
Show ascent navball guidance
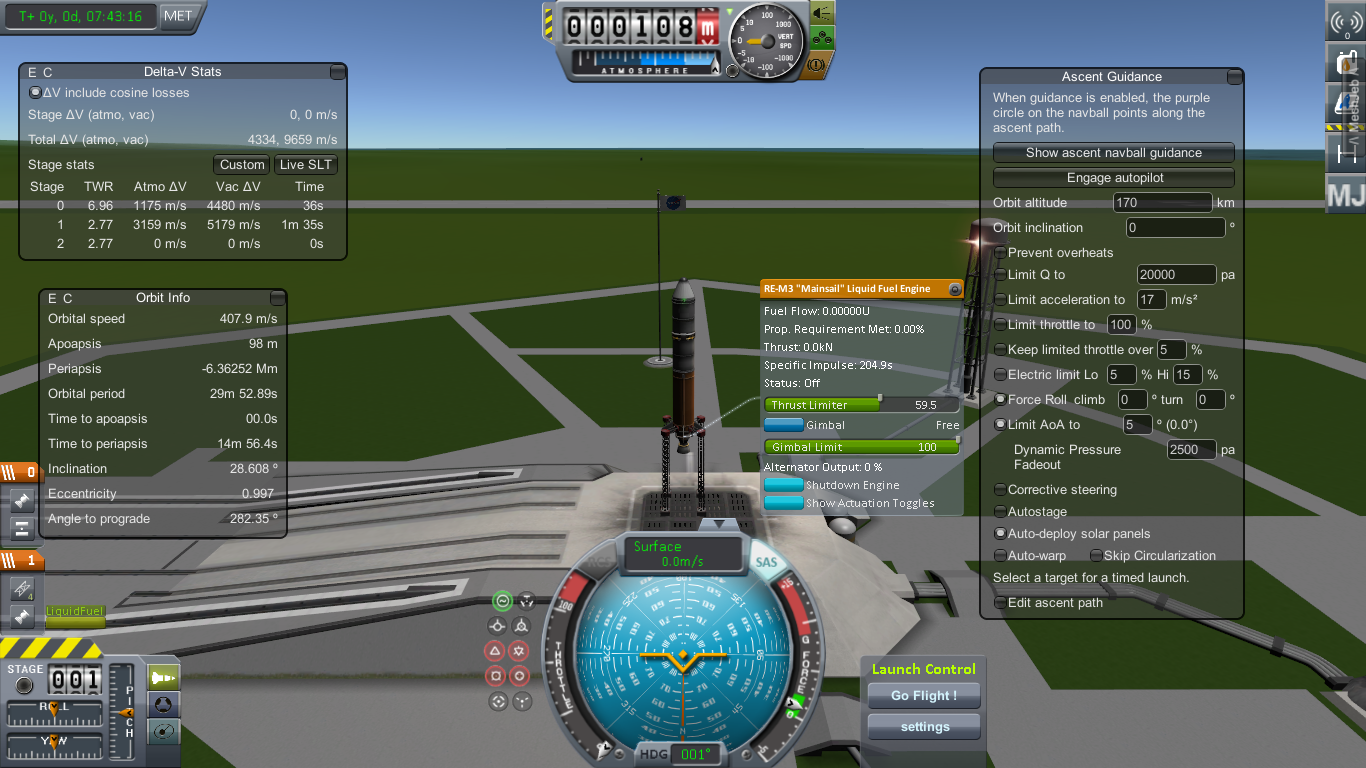click(x=1114, y=153)
